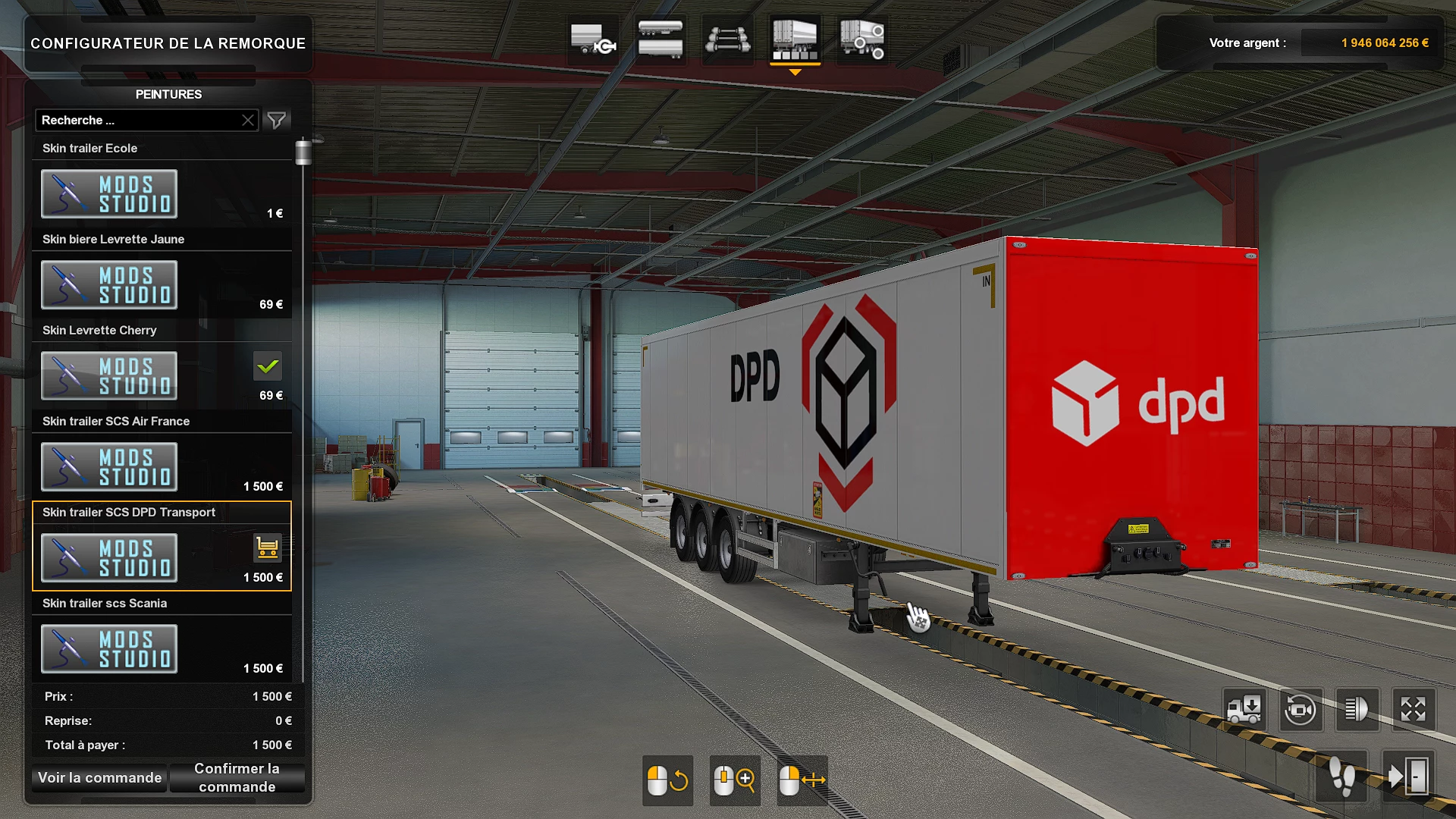The width and height of the screenshot is (1456, 819).
Task: Expand the Skin trailer scs Scania section
Action: point(104,603)
